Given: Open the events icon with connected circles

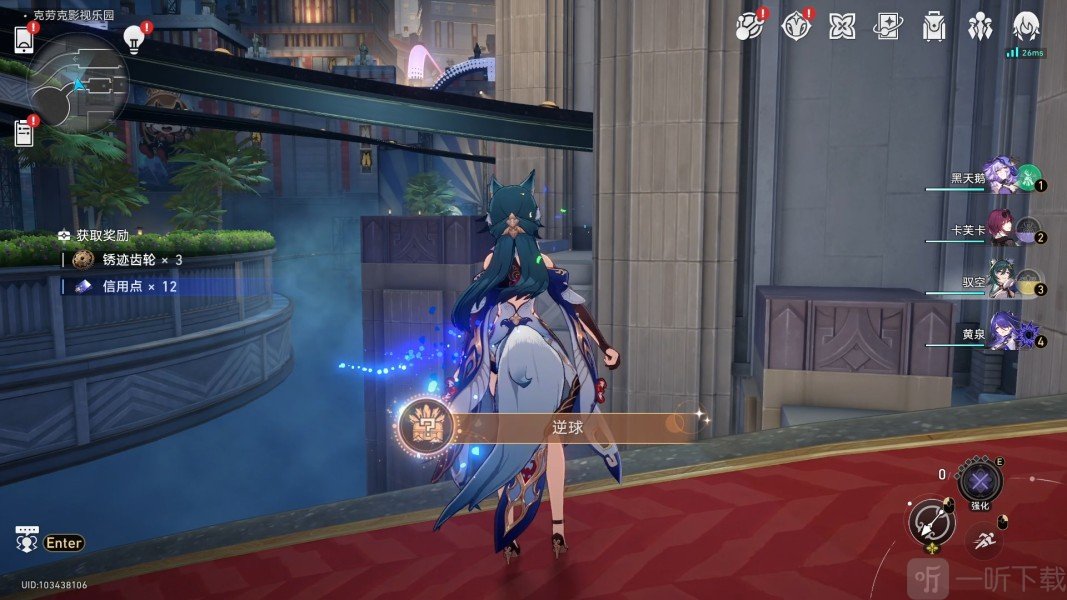Looking at the screenshot, I should click(748, 26).
